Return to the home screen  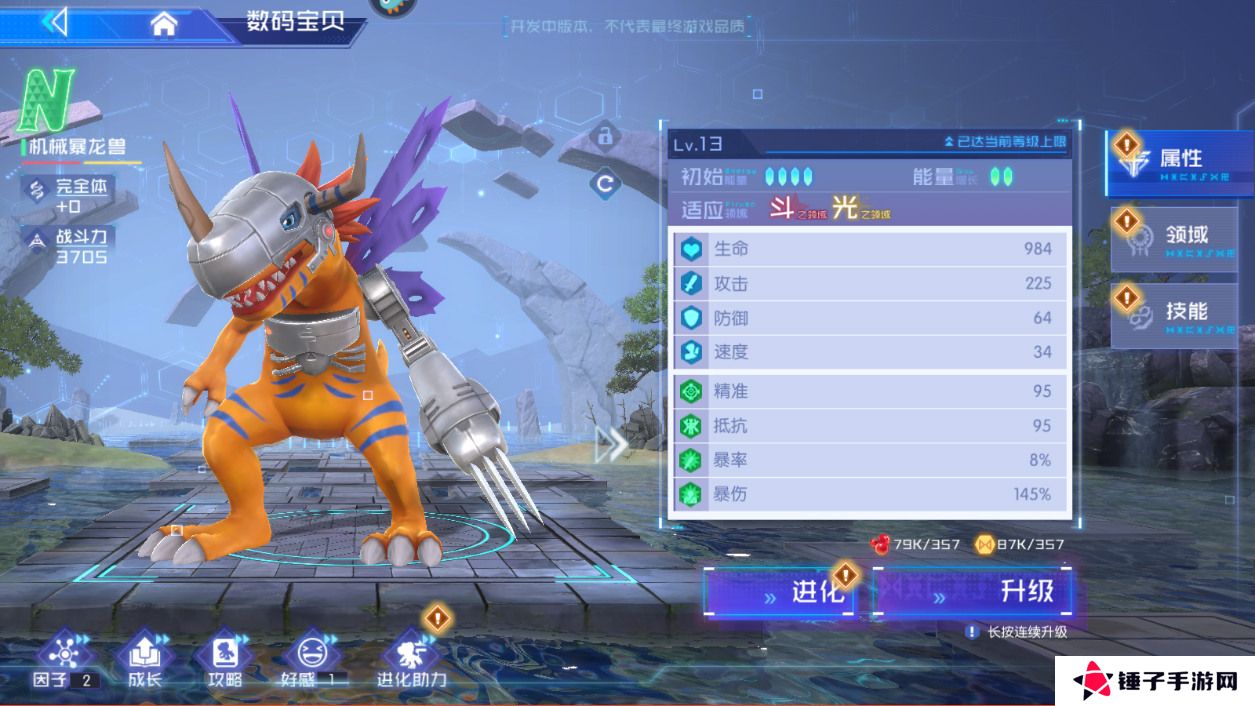click(164, 24)
